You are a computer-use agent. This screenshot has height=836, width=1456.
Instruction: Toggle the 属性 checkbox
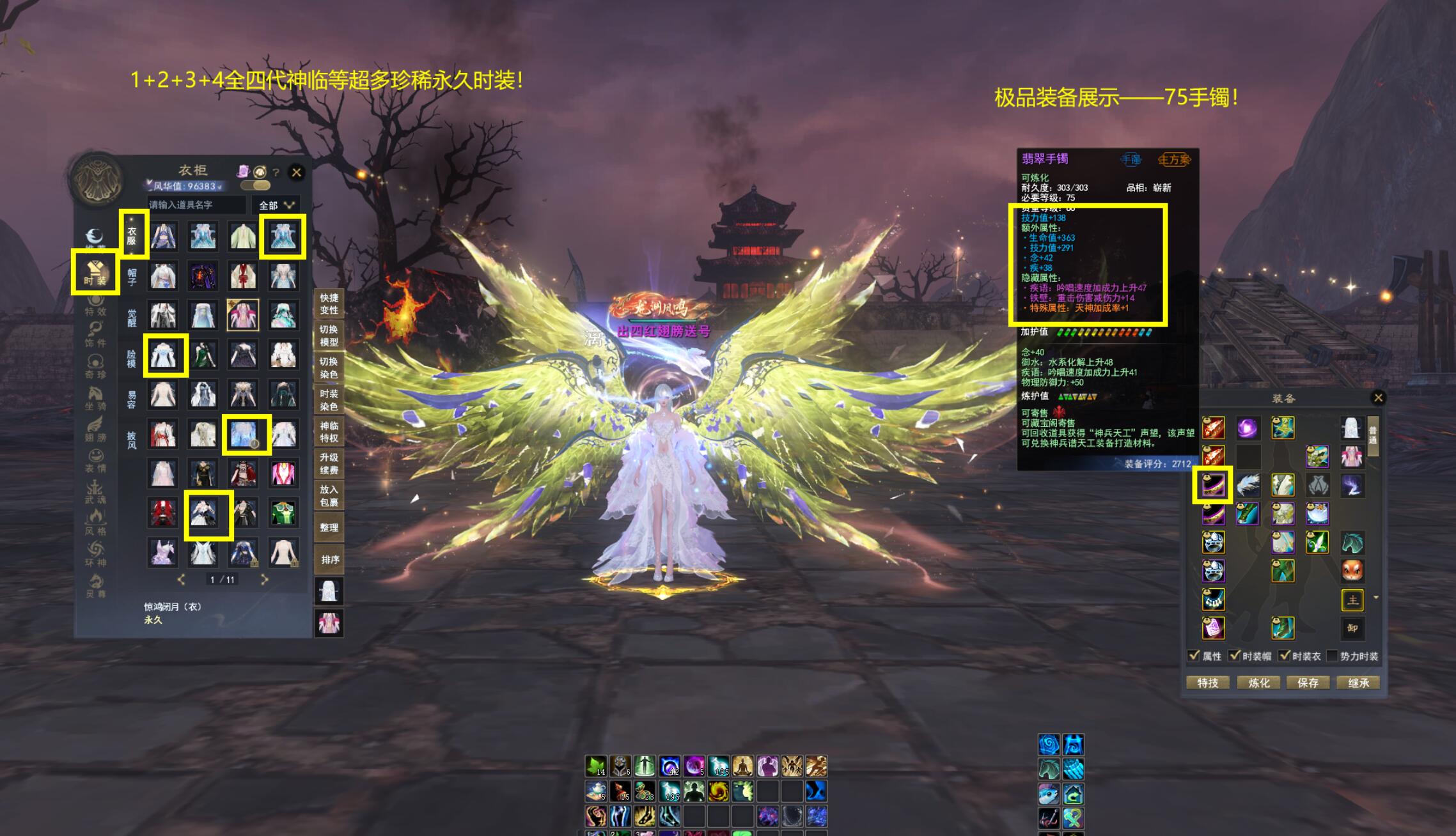tap(1194, 656)
